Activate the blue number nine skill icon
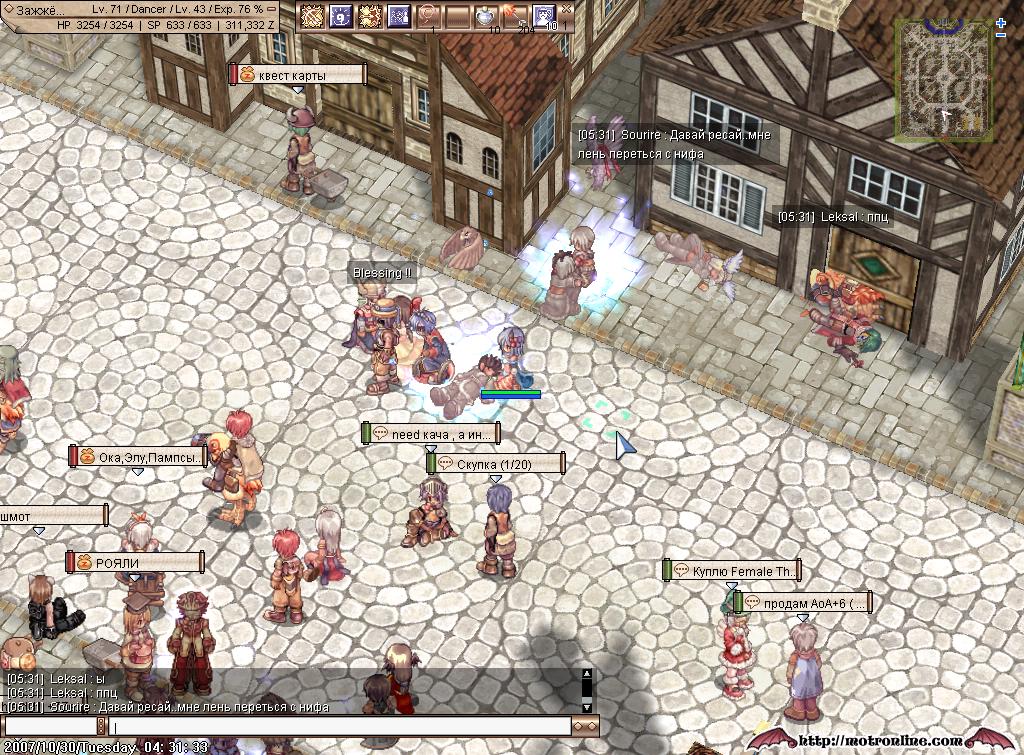 point(341,16)
